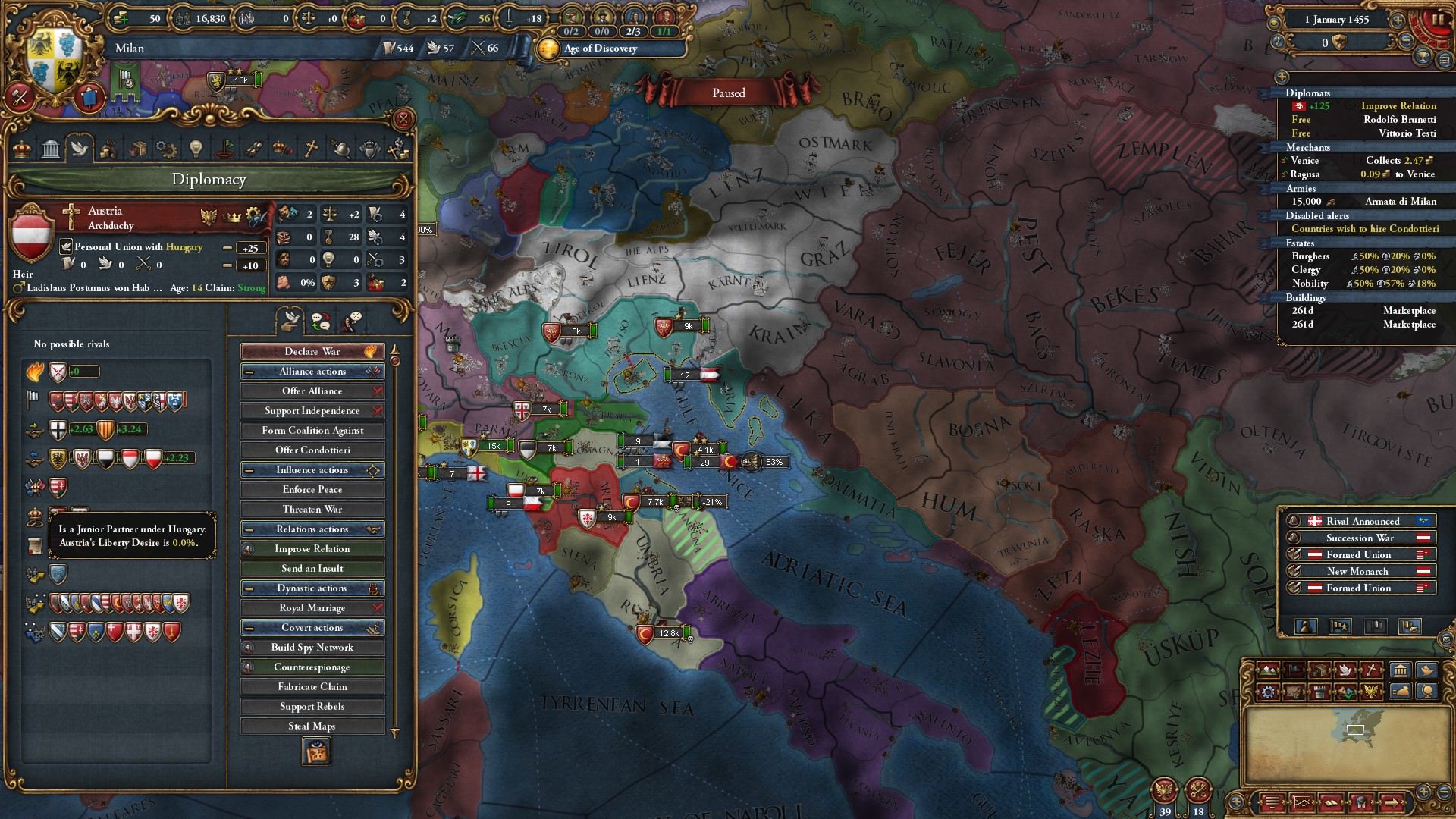This screenshot has height=819, width=1456.
Task: Toggle off the Paused banner to unpause
Action: click(x=728, y=93)
